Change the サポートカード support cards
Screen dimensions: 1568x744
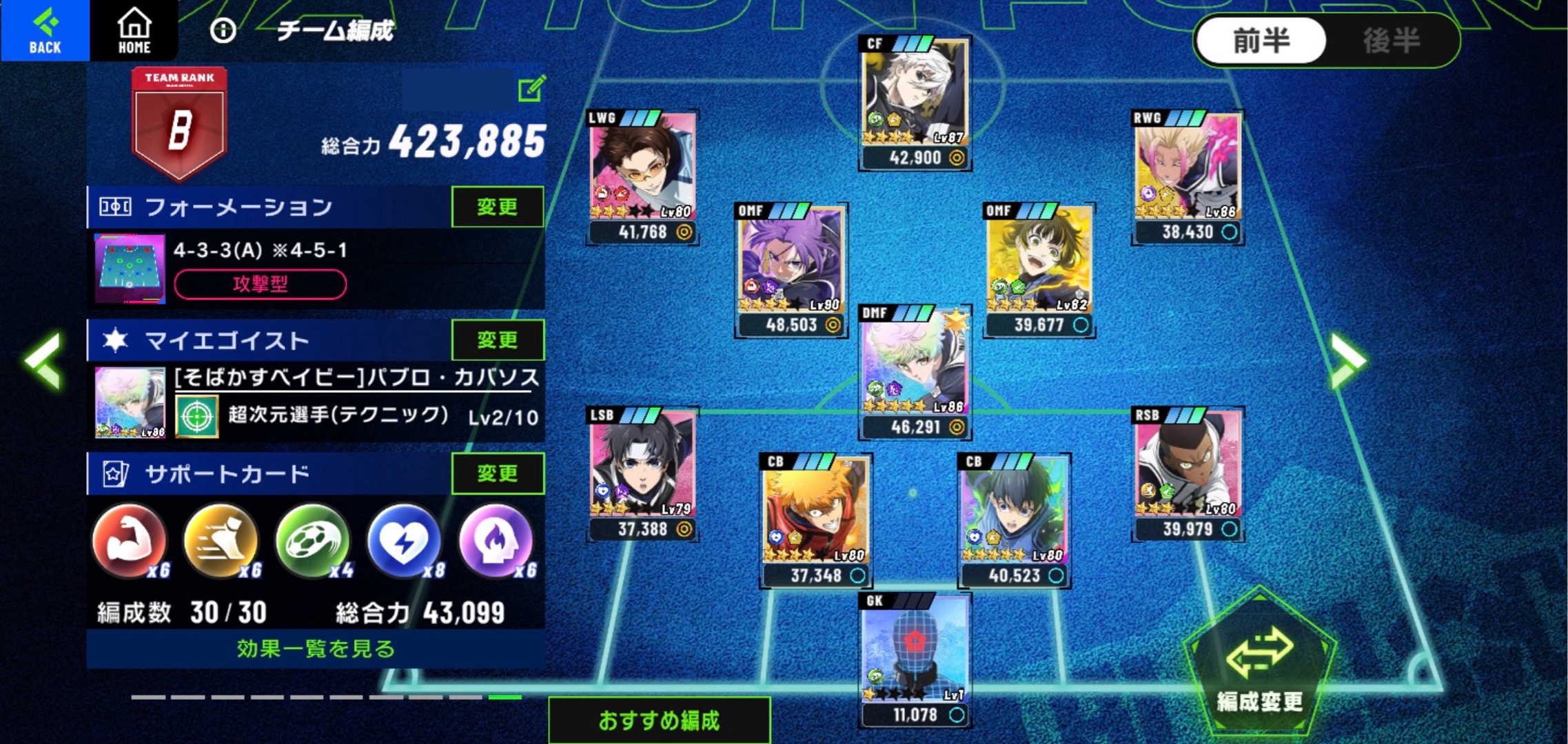coord(497,473)
